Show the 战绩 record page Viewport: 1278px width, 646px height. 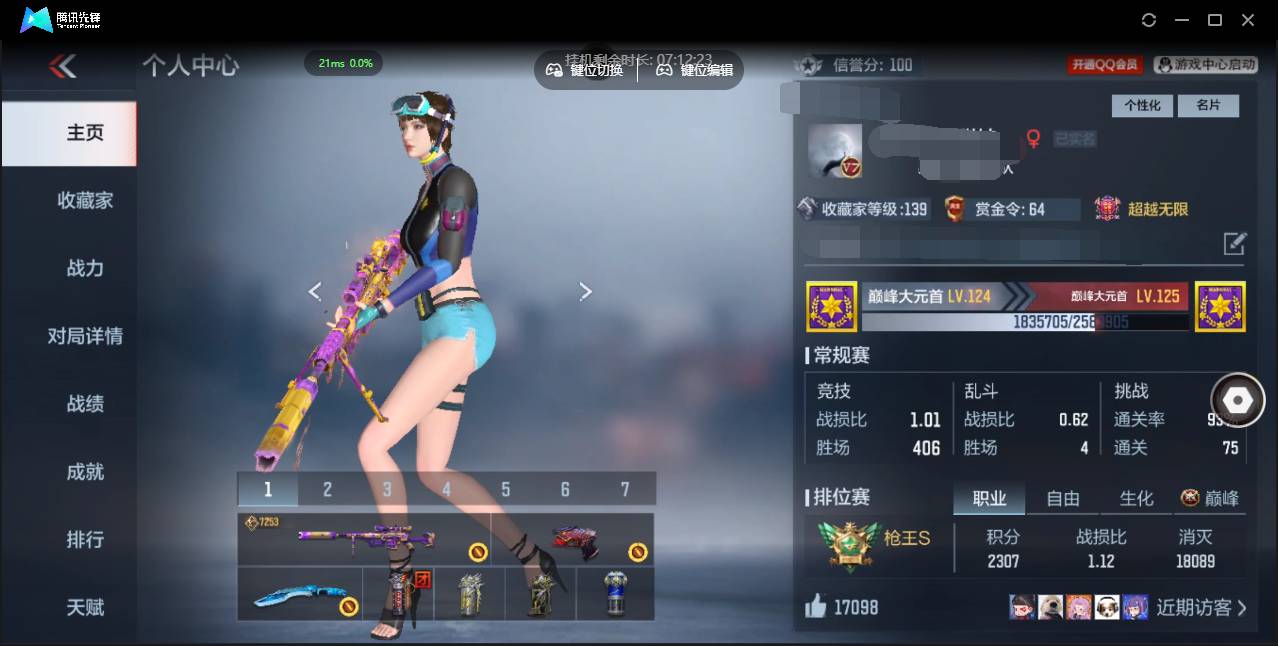click(85, 404)
